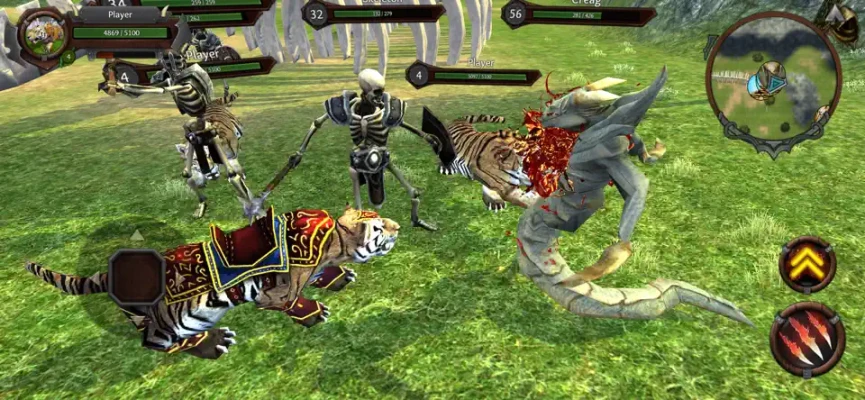865x400 pixels.
Task: Tap the circular minimap
Action: tap(772, 78)
